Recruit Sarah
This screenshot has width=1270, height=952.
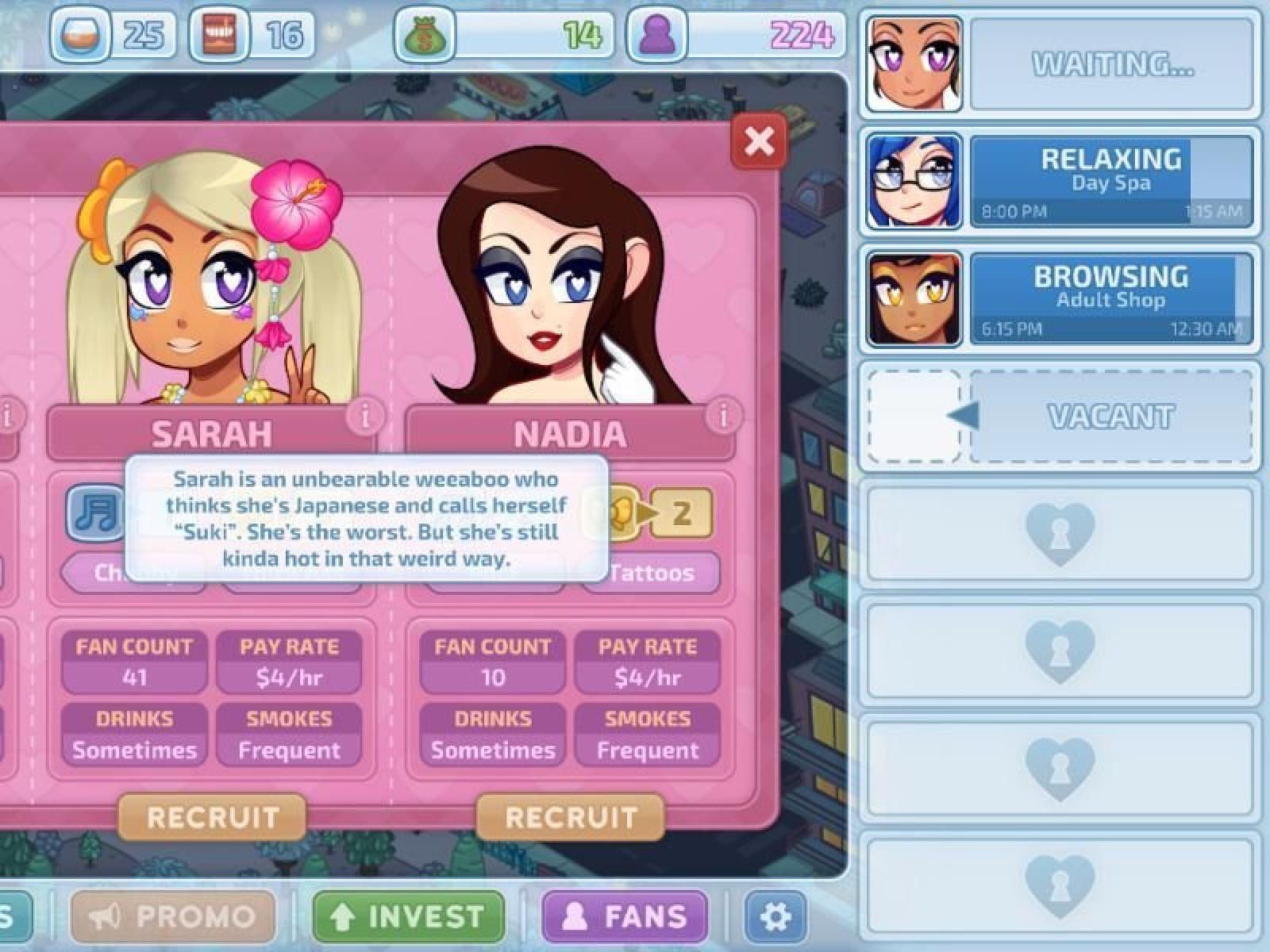(x=212, y=817)
